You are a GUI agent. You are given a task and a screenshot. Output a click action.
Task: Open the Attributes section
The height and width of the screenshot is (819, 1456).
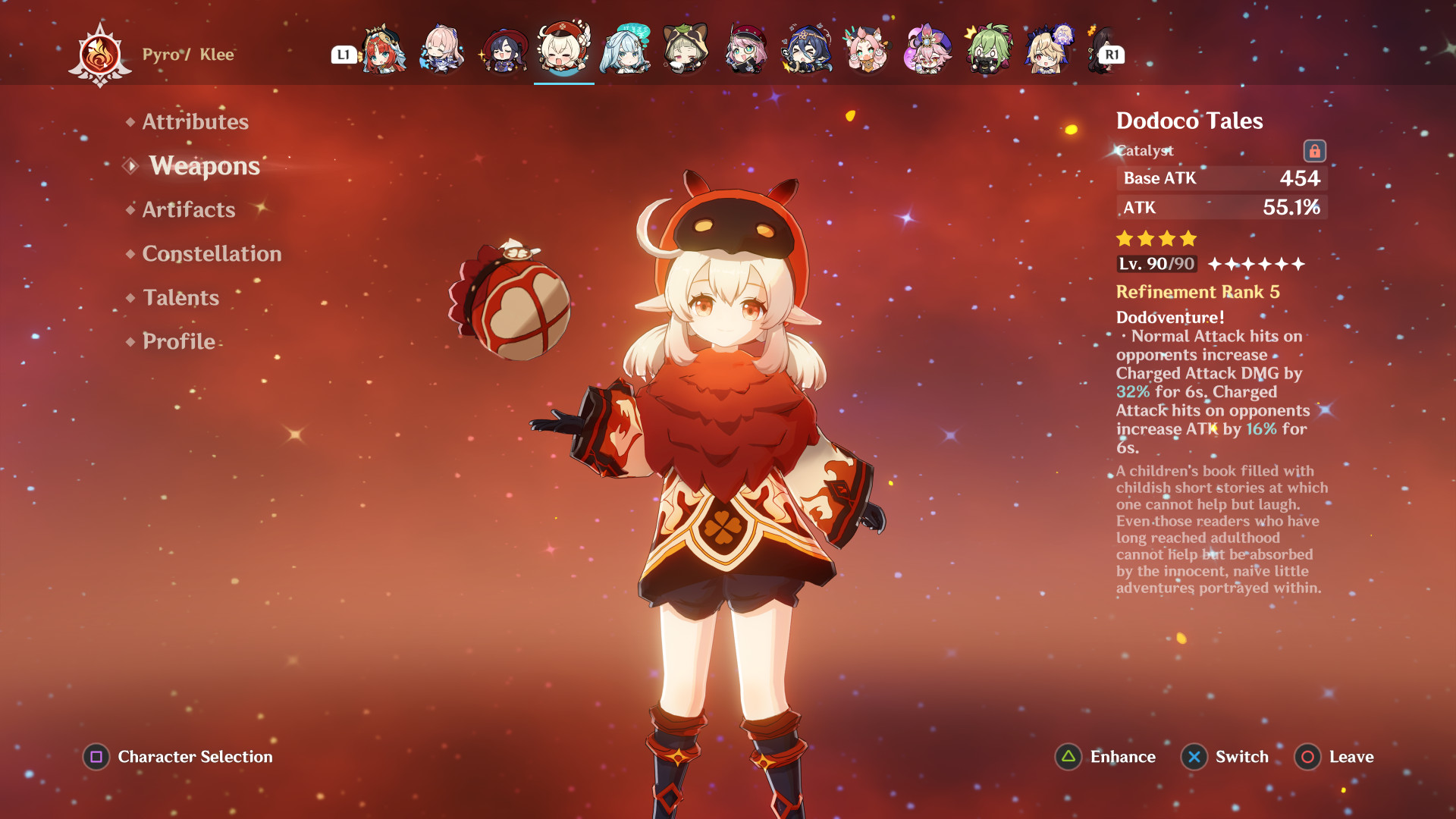coord(196,121)
